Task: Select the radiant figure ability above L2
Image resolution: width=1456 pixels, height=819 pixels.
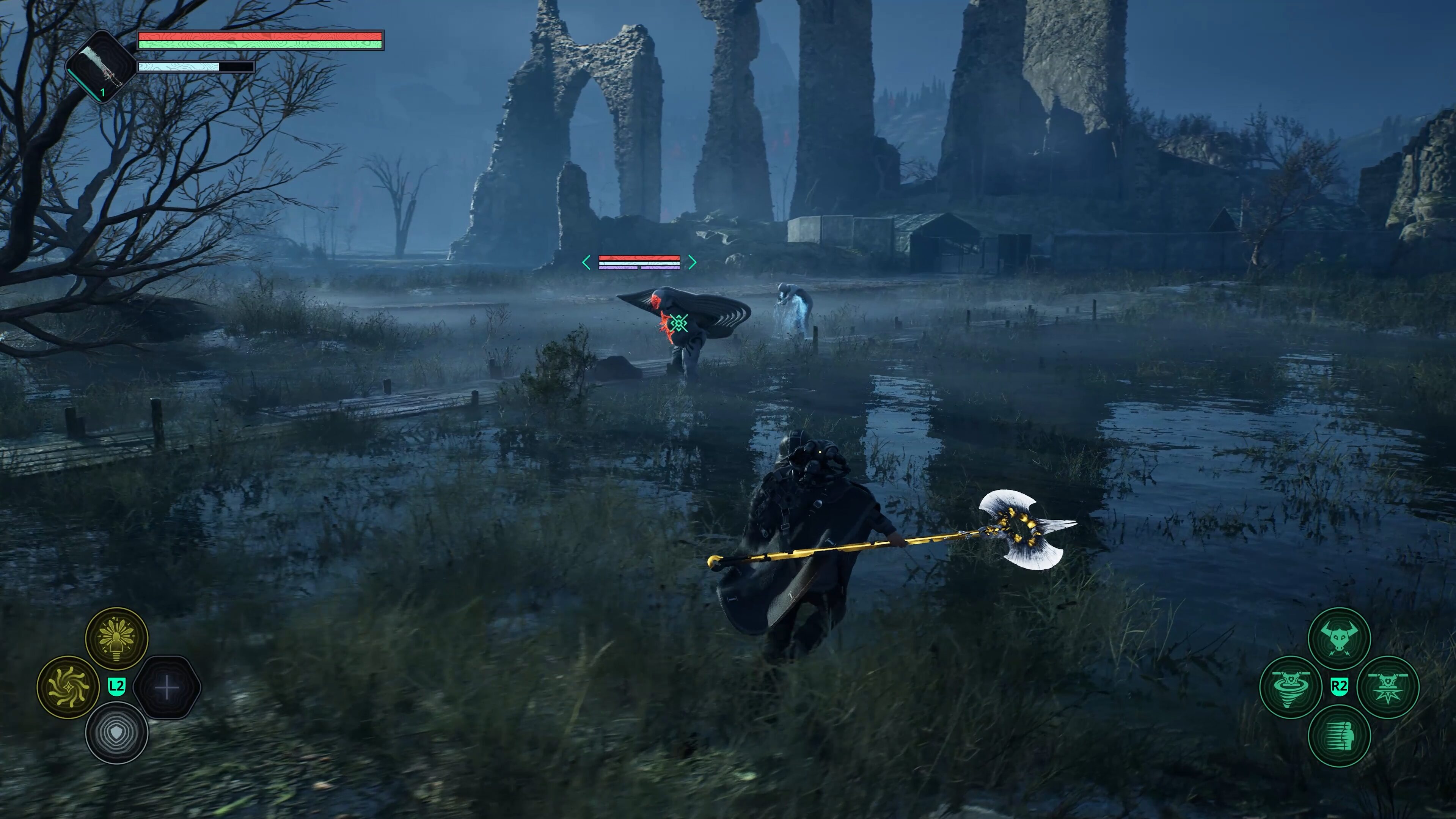Action: [x=116, y=638]
